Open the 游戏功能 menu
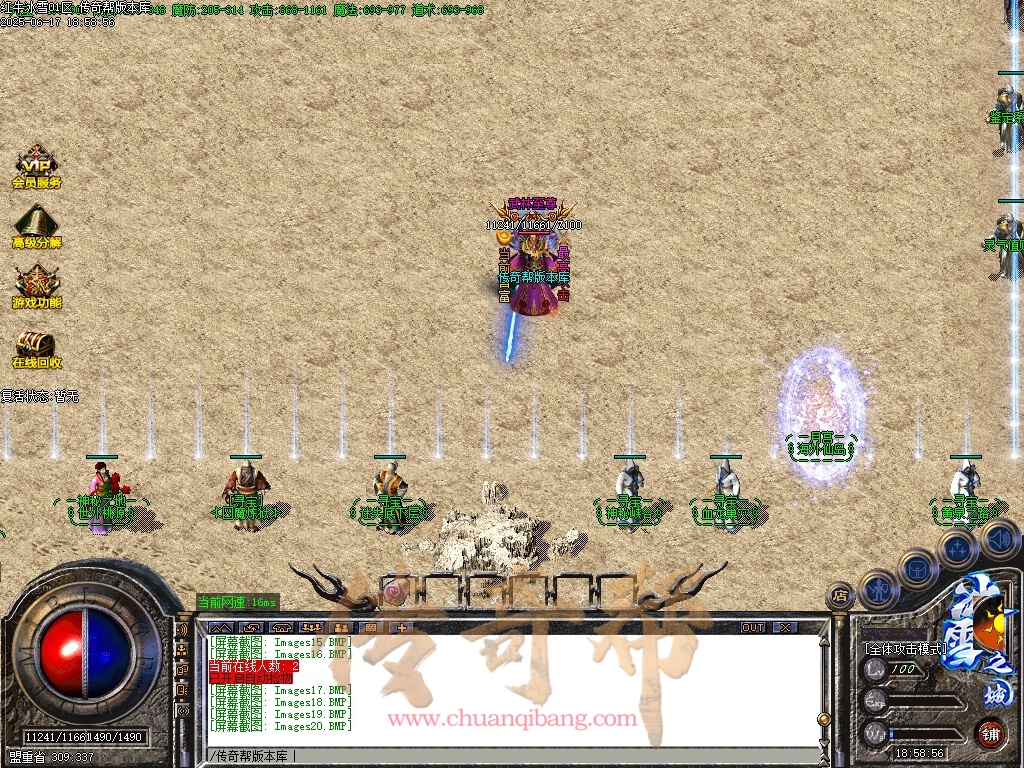 tap(37, 284)
